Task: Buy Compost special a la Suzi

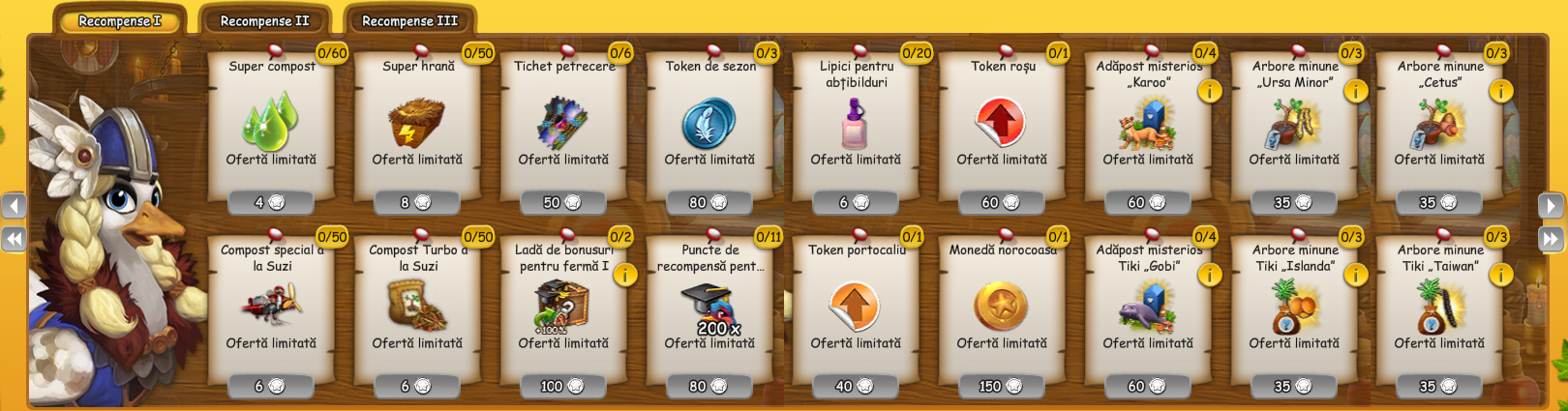Action: 270,386
